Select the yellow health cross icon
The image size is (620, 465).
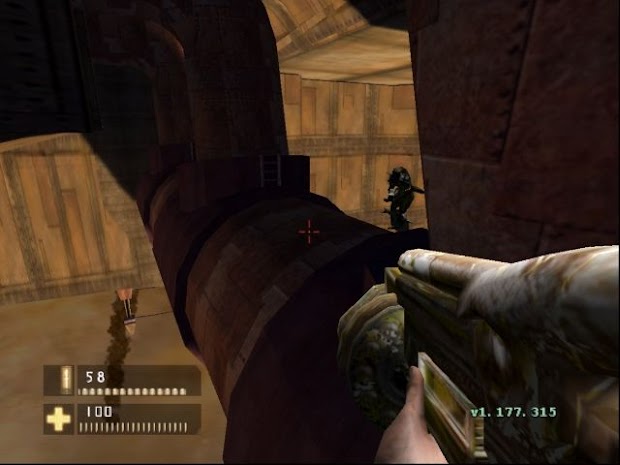point(59,419)
